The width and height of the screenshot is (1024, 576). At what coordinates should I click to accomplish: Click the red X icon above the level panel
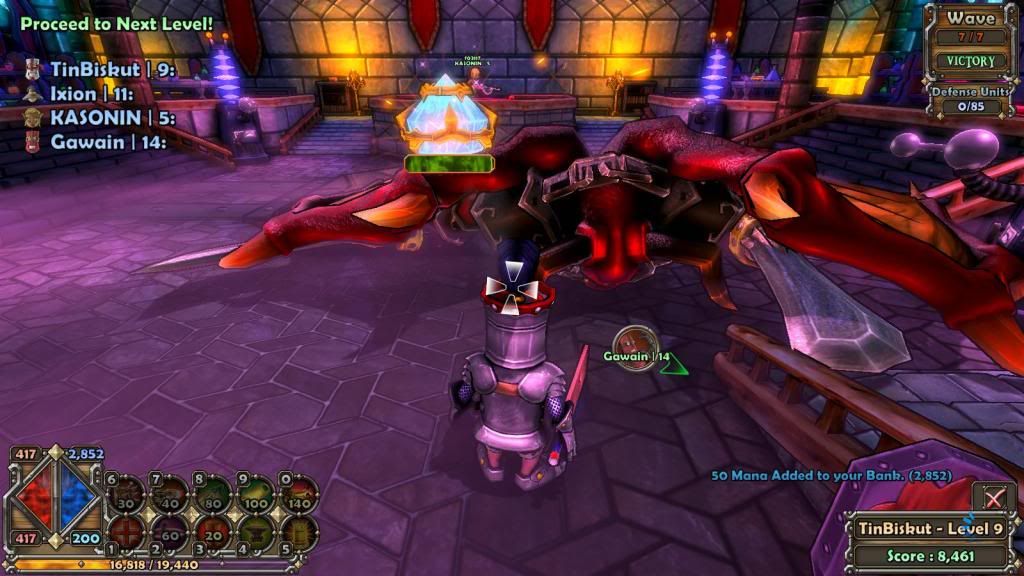click(x=993, y=498)
